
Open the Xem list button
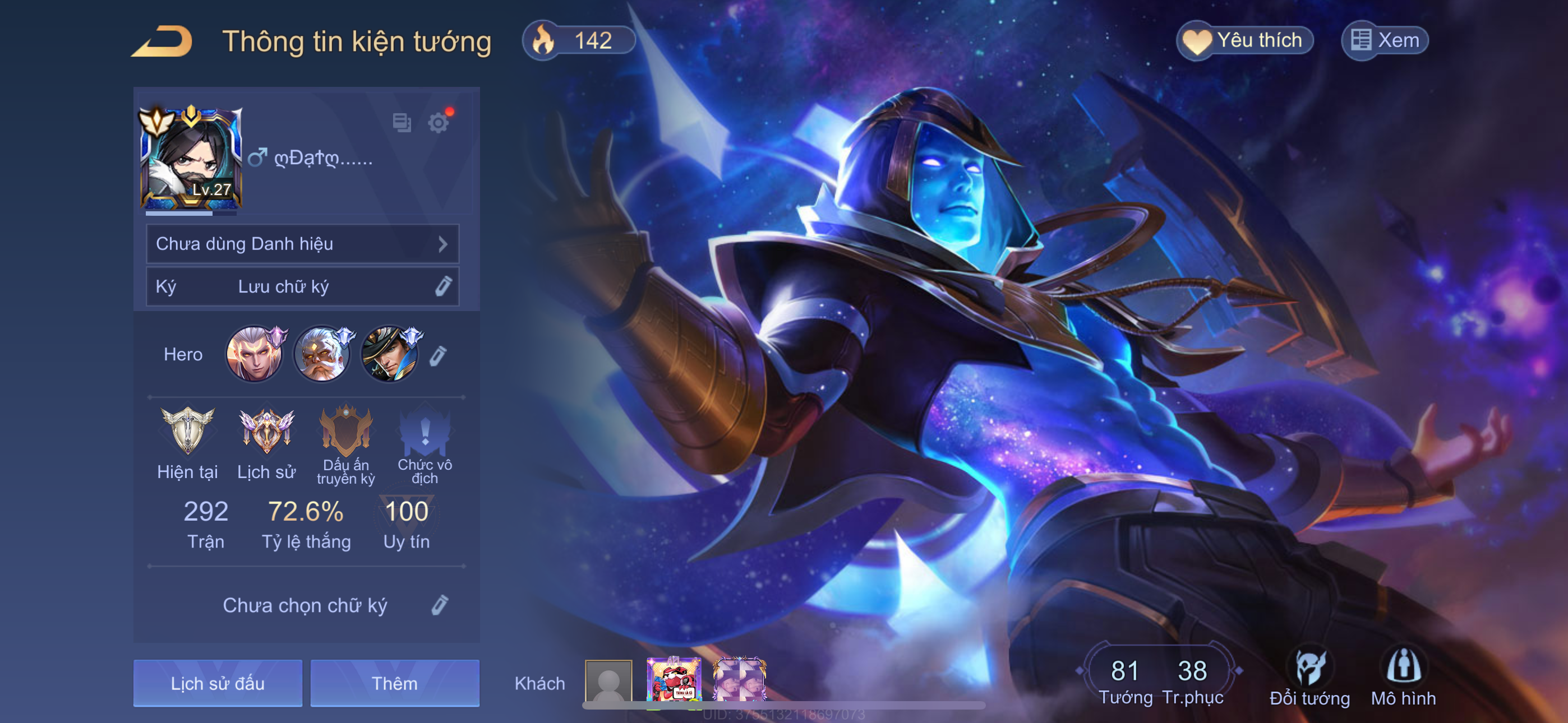click(x=1385, y=41)
